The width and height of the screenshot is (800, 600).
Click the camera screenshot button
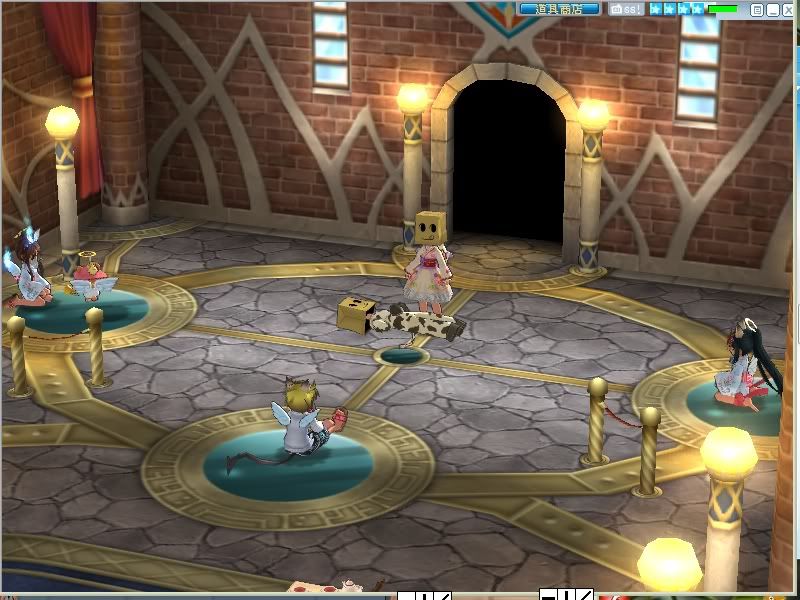click(626, 9)
